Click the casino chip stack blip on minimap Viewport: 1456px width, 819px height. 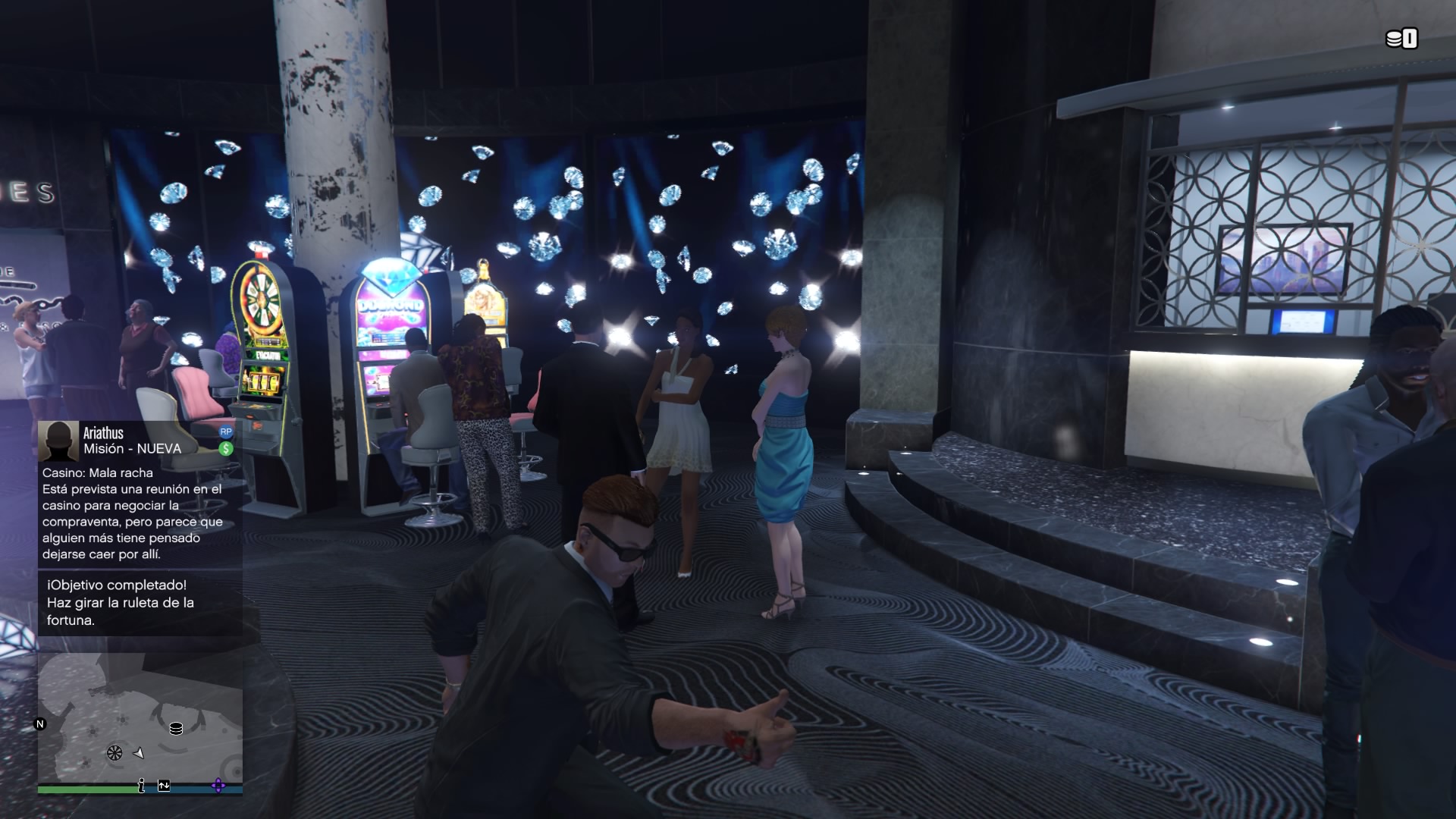point(176,729)
